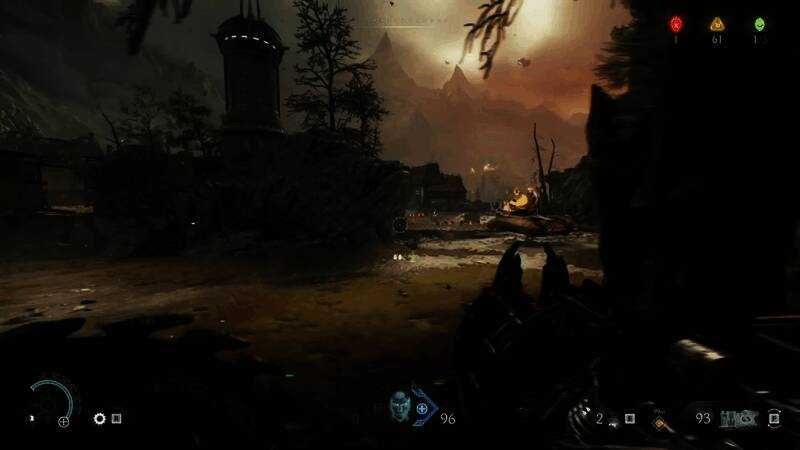Select the orange diamond item icon
The height and width of the screenshot is (450, 800).
[659, 423]
